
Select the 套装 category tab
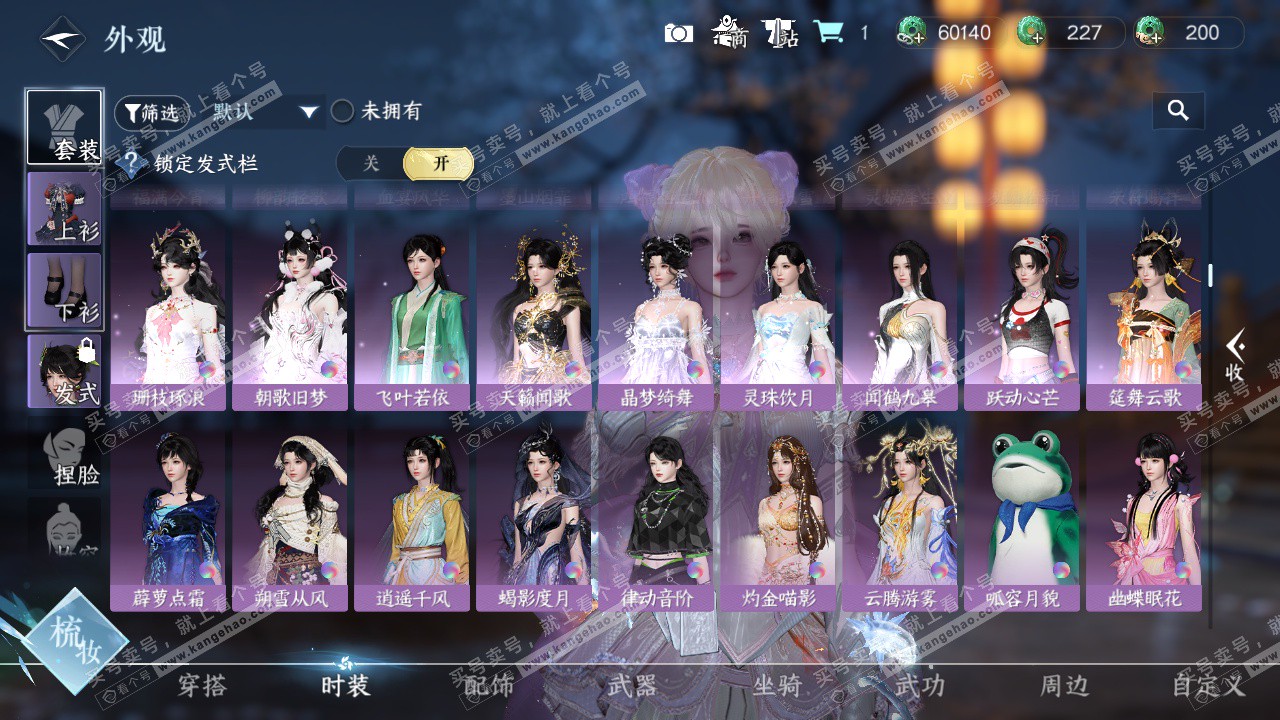coord(65,128)
